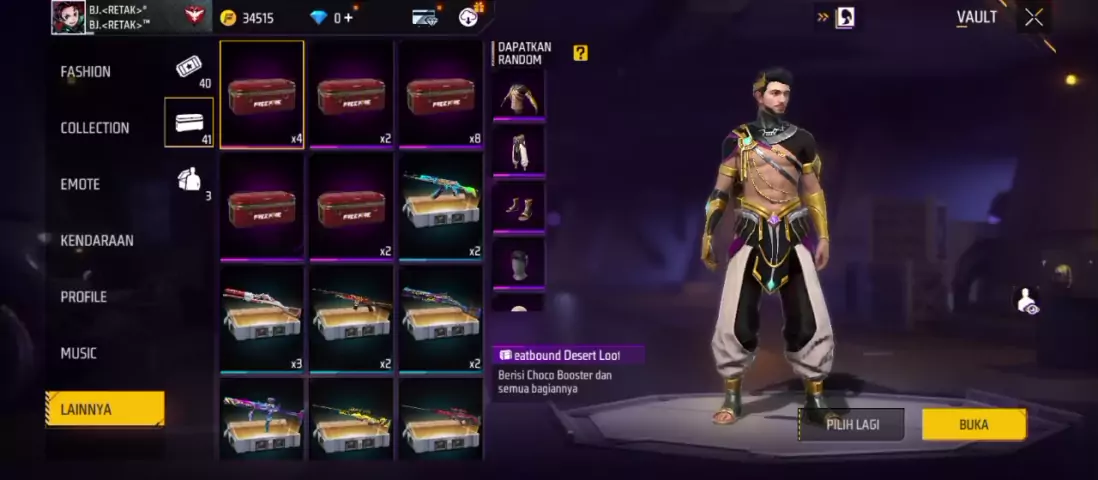Preview the shoes reward thumbnail
Image resolution: width=1098 pixels, height=480 pixels.
pos(518,207)
